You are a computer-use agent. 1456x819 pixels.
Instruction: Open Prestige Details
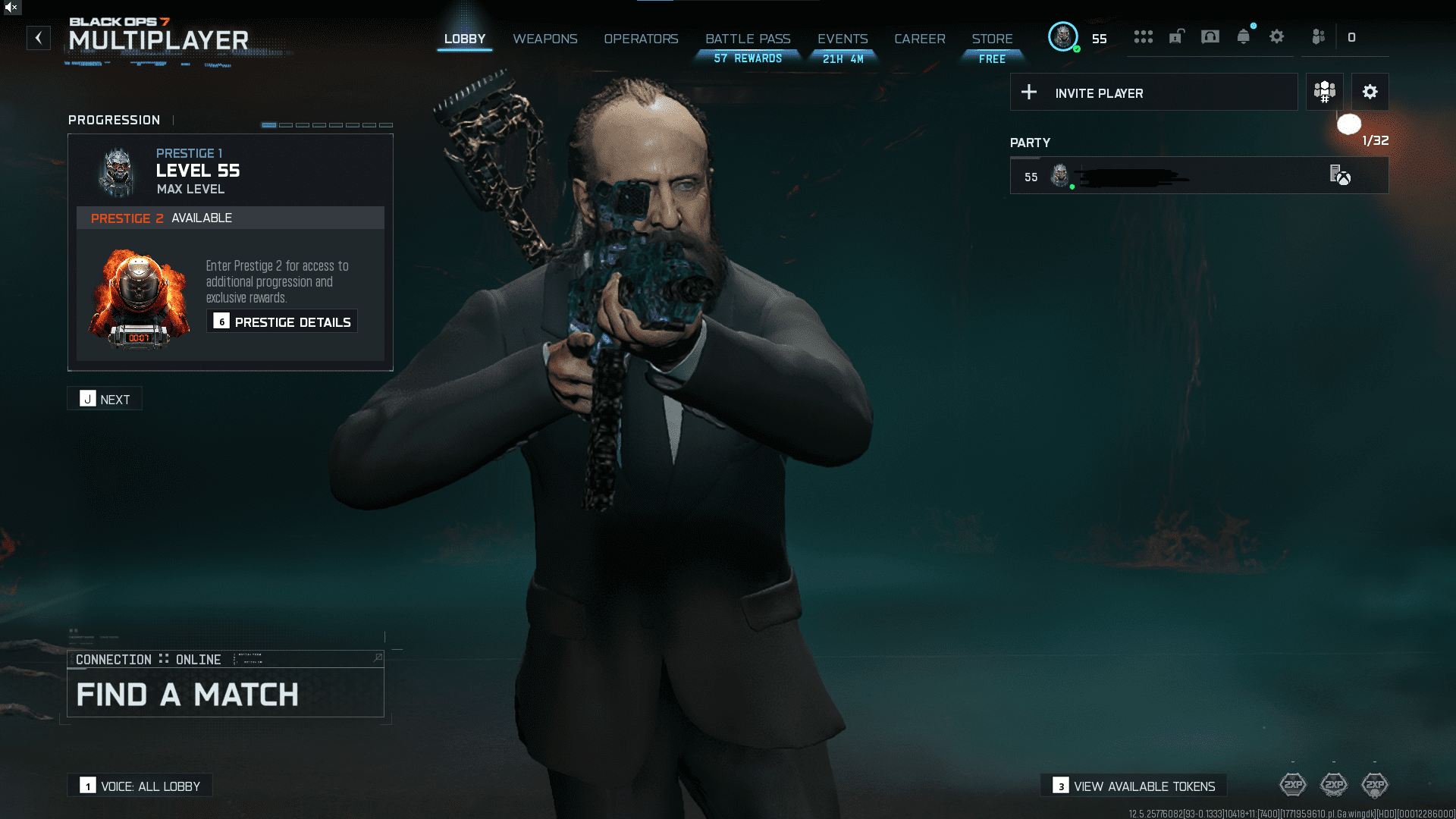tap(281, 321)
